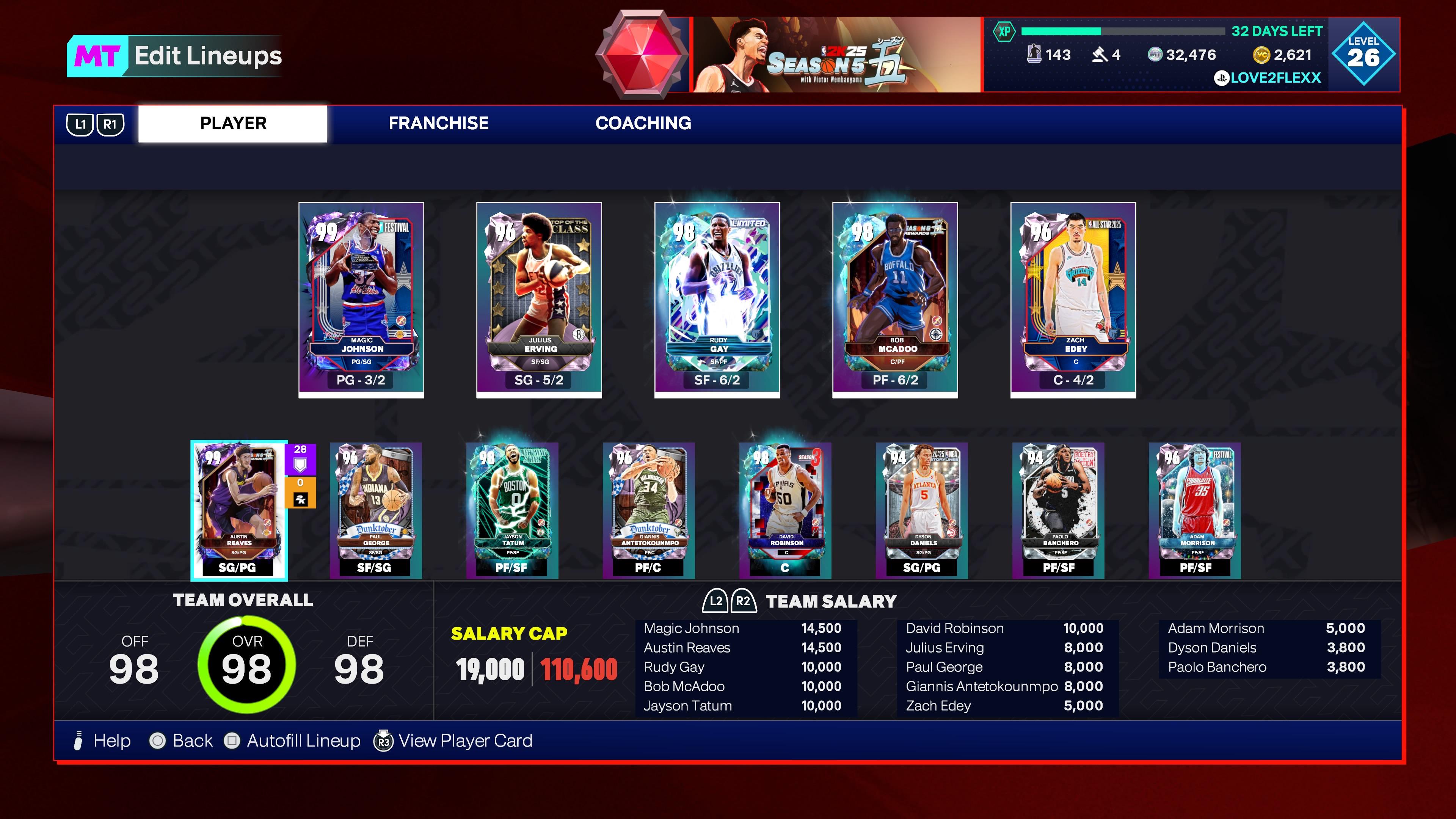Click the Back button
This screenshot has width=1456, height=819.
(158, 740)
